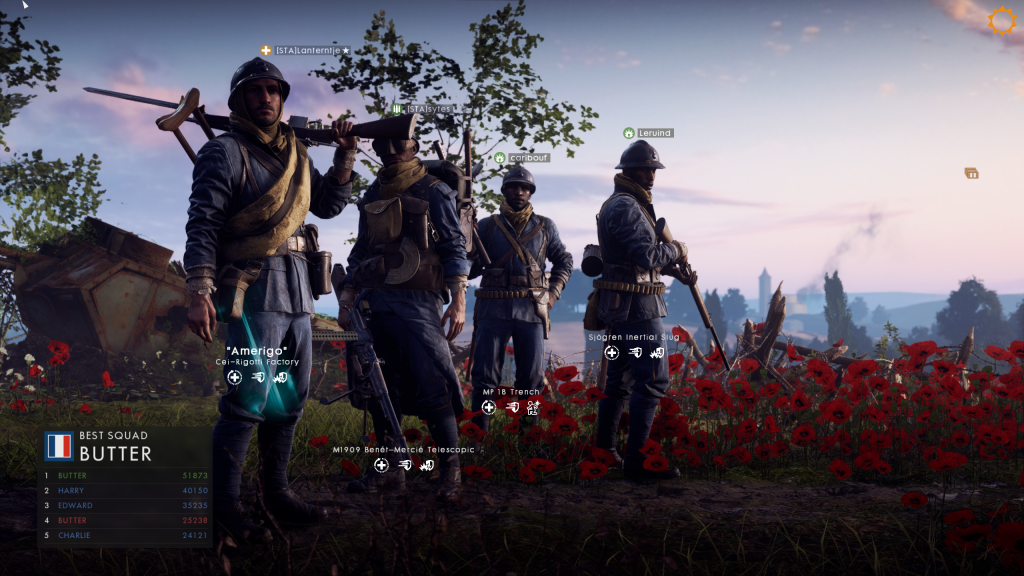
Task: Select the Butter squad row scoring 51873
Action: pyautogui.click(x=126, y=476)
